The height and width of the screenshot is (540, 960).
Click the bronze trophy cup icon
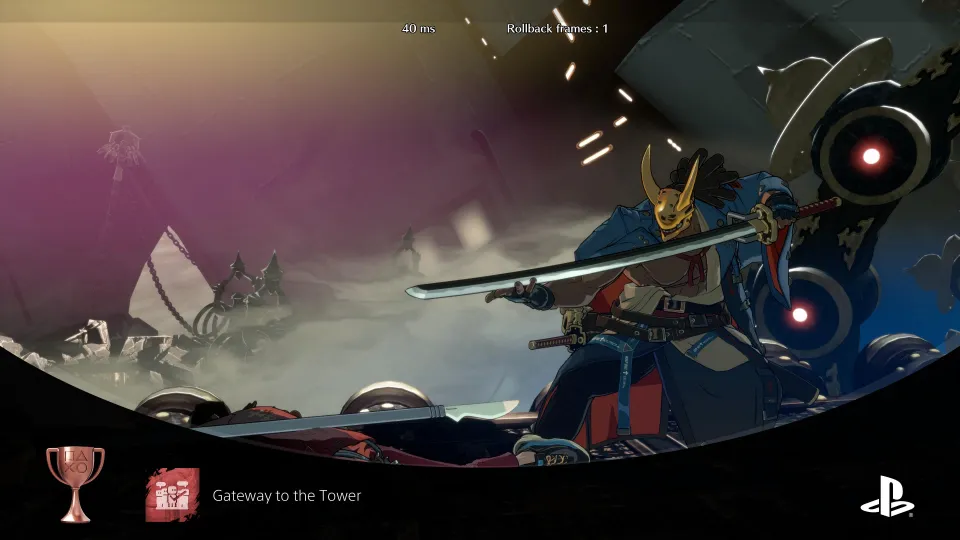pyautogui.click(x=75, y=482)
